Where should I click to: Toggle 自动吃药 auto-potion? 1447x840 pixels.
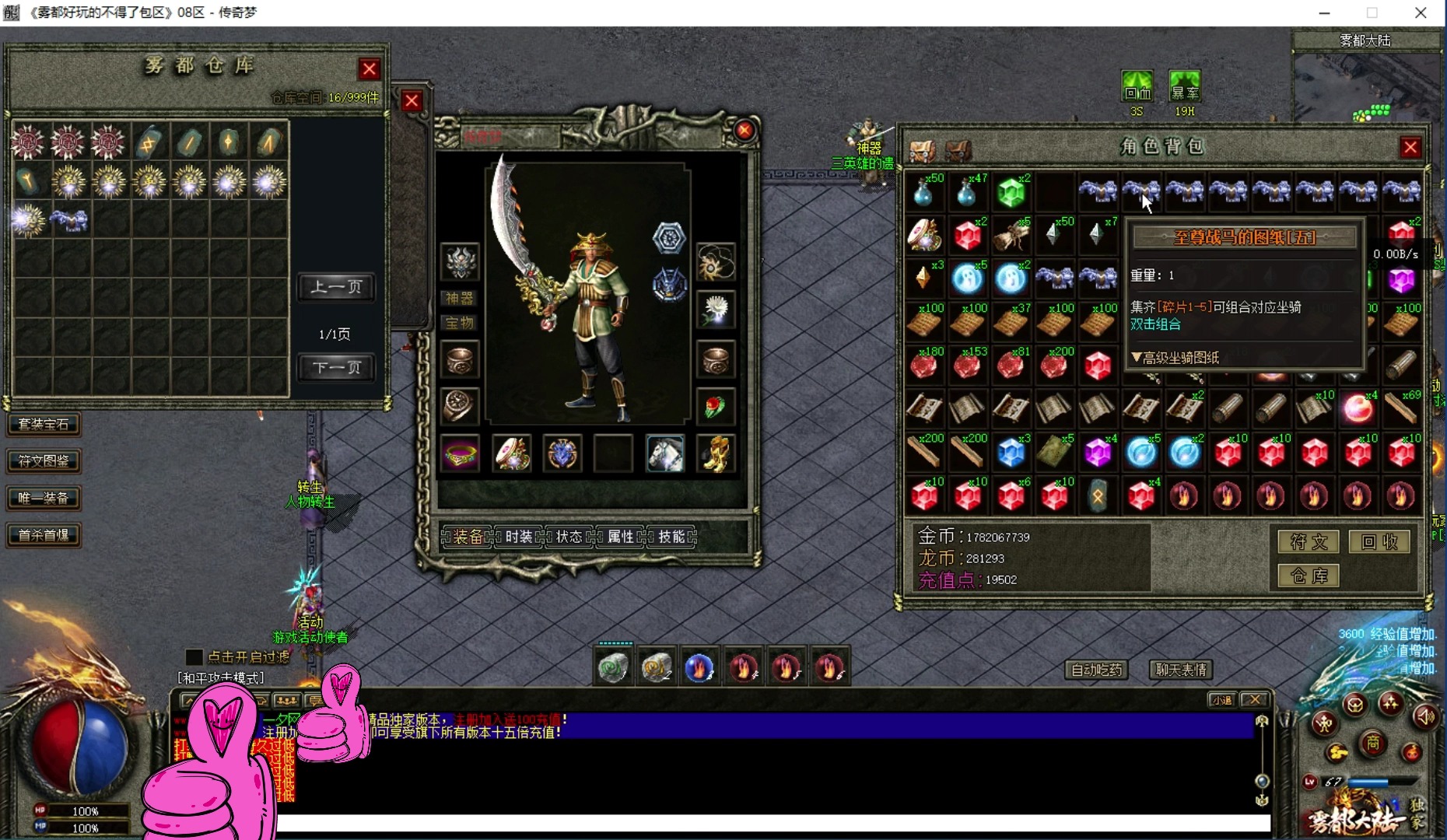1097,670
